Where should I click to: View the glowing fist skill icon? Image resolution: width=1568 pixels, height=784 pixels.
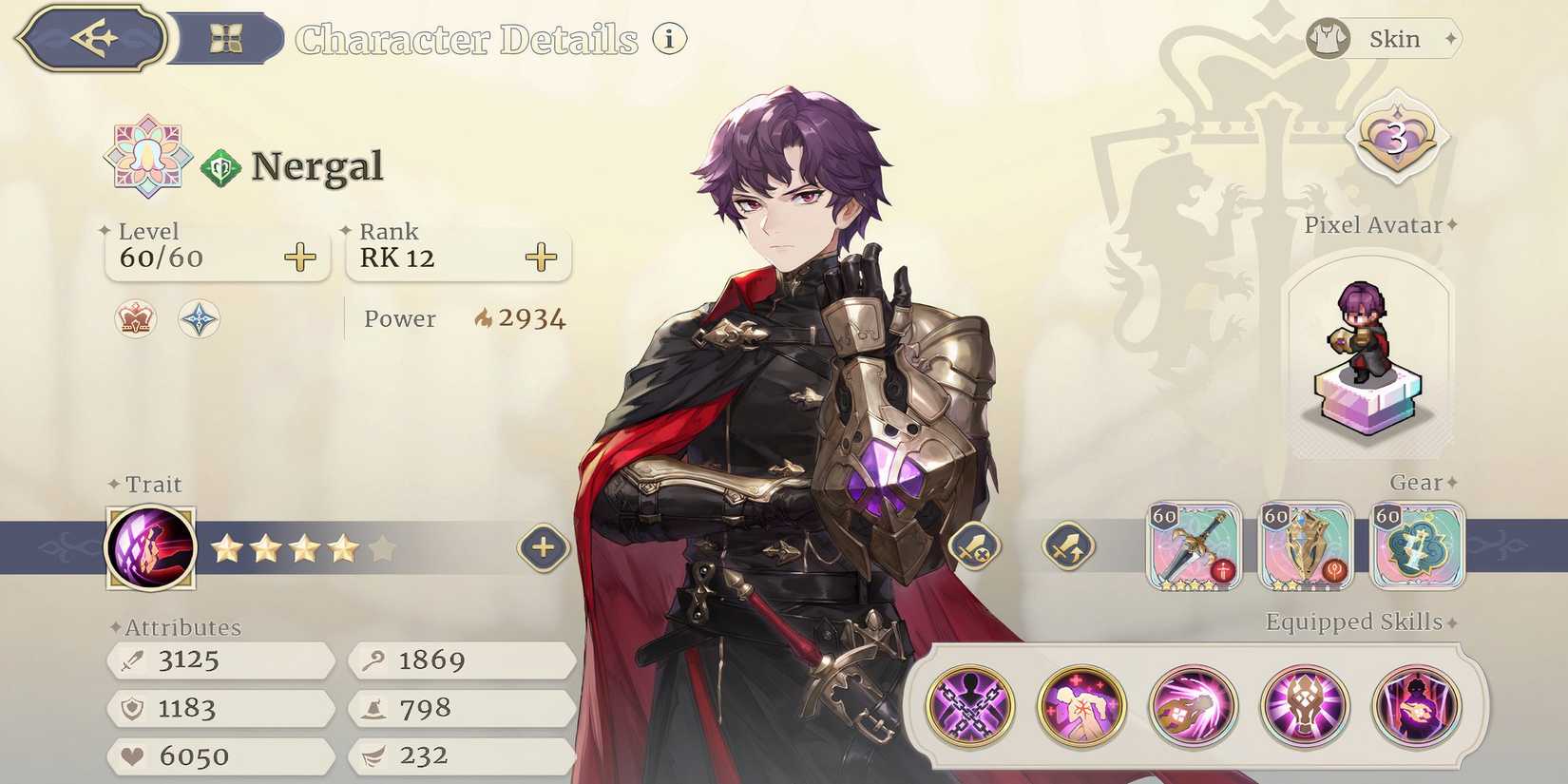(1192, 705)
